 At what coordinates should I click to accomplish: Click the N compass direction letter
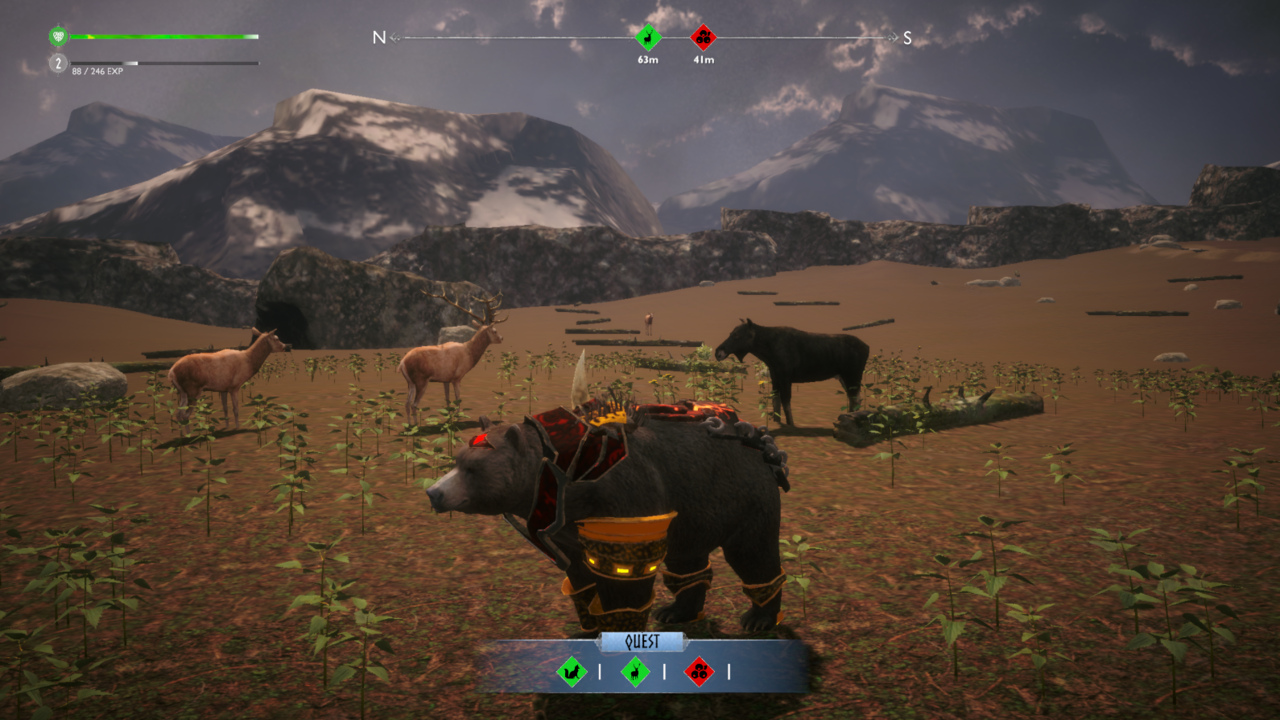378,35
